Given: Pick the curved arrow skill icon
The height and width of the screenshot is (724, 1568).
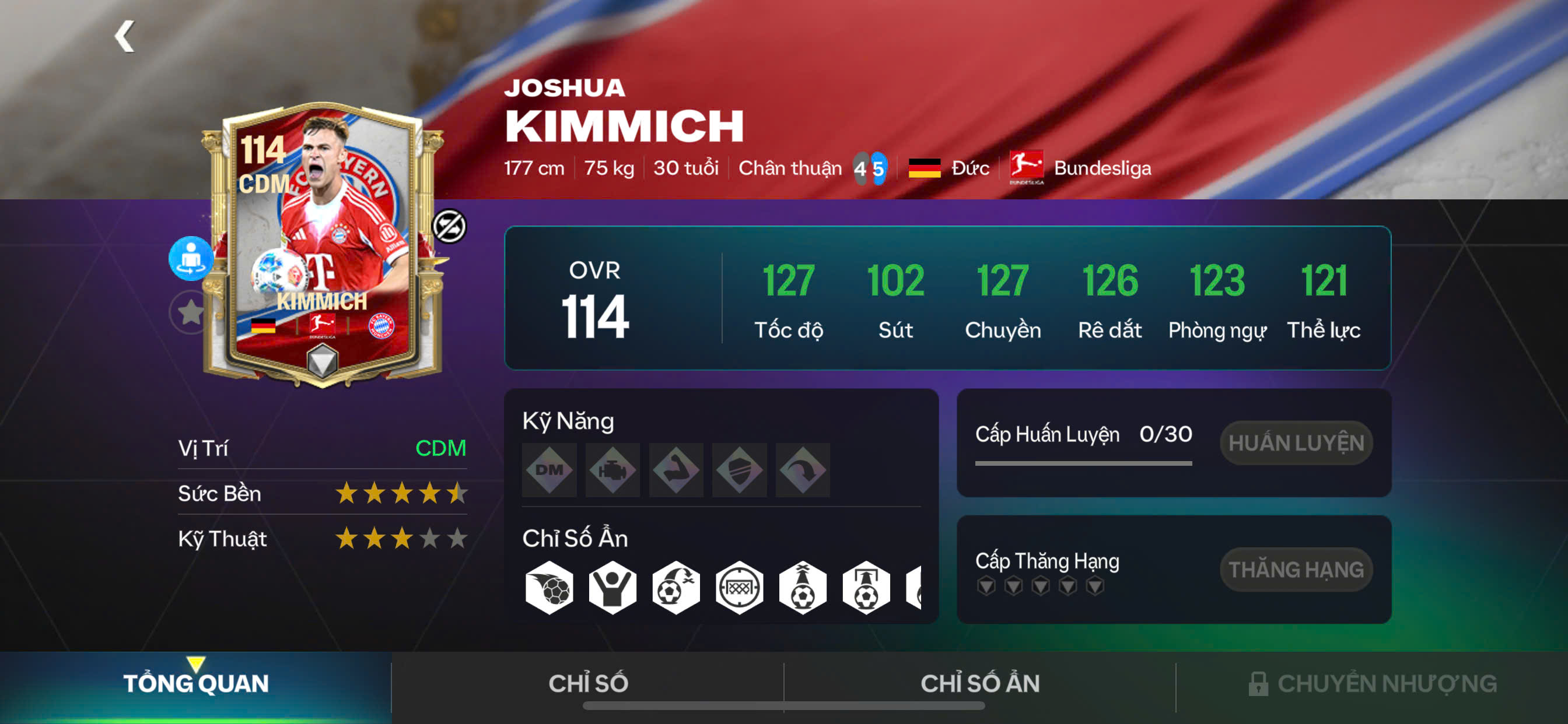Looking at the screenshot, I should pos(802,470).
